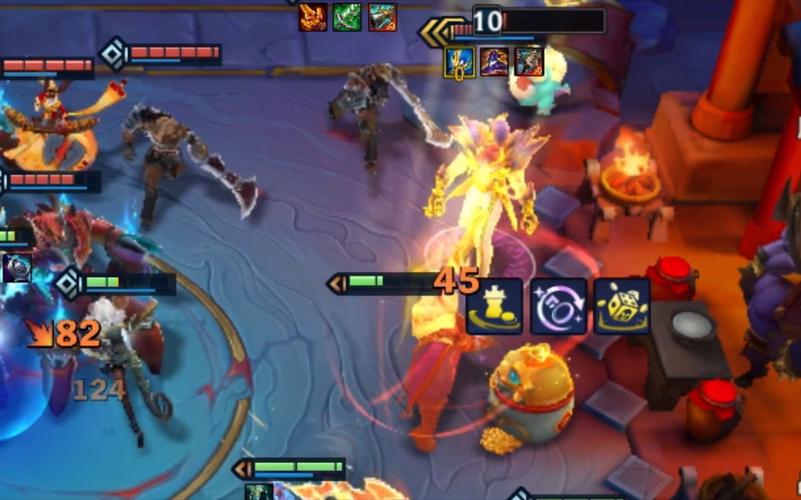Inspect the green bow item icon
The width and height of the screenshot is (801, 500).
[x=347, y=17]
